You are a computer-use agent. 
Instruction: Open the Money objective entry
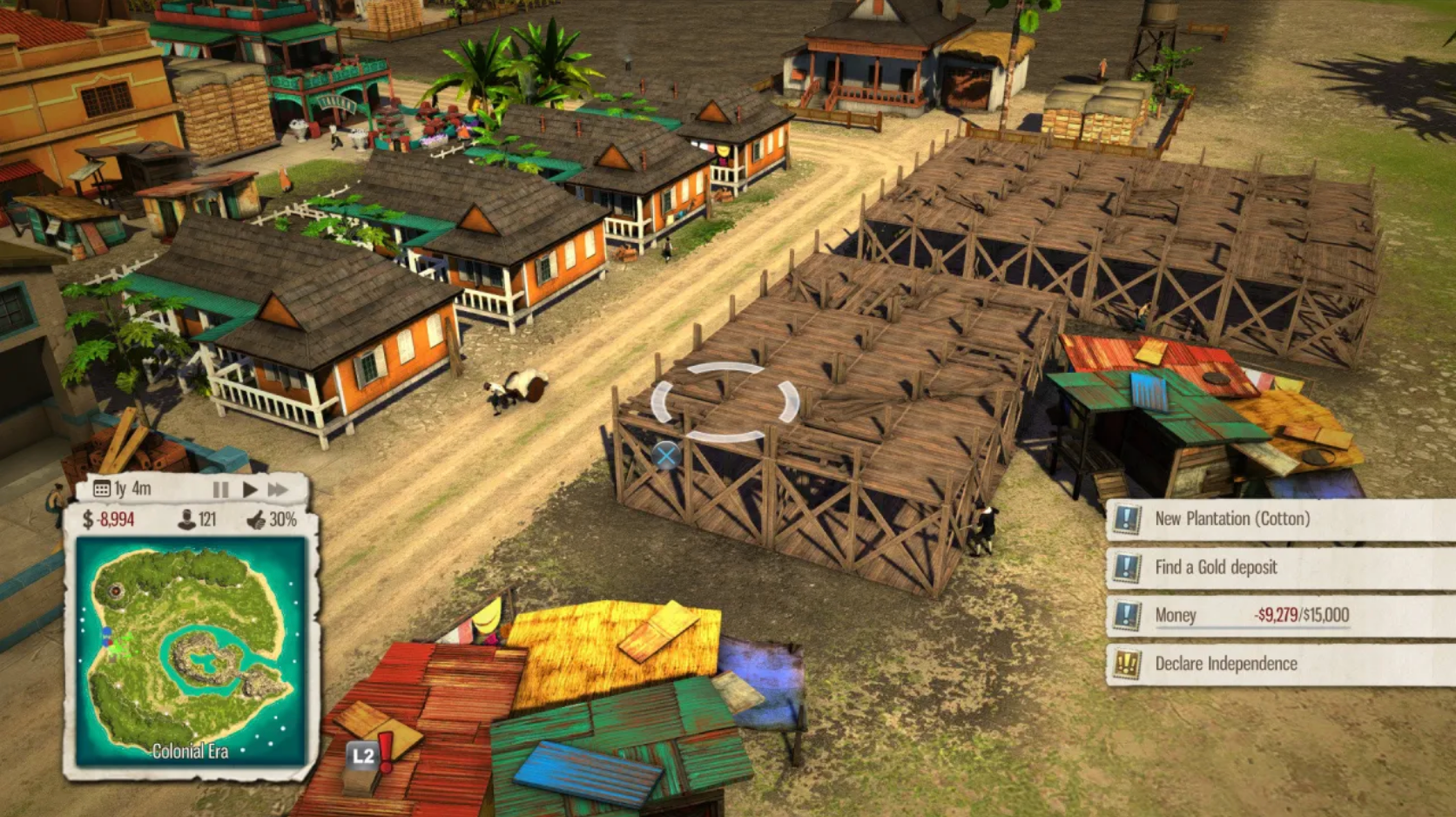tap(1176, 616)
